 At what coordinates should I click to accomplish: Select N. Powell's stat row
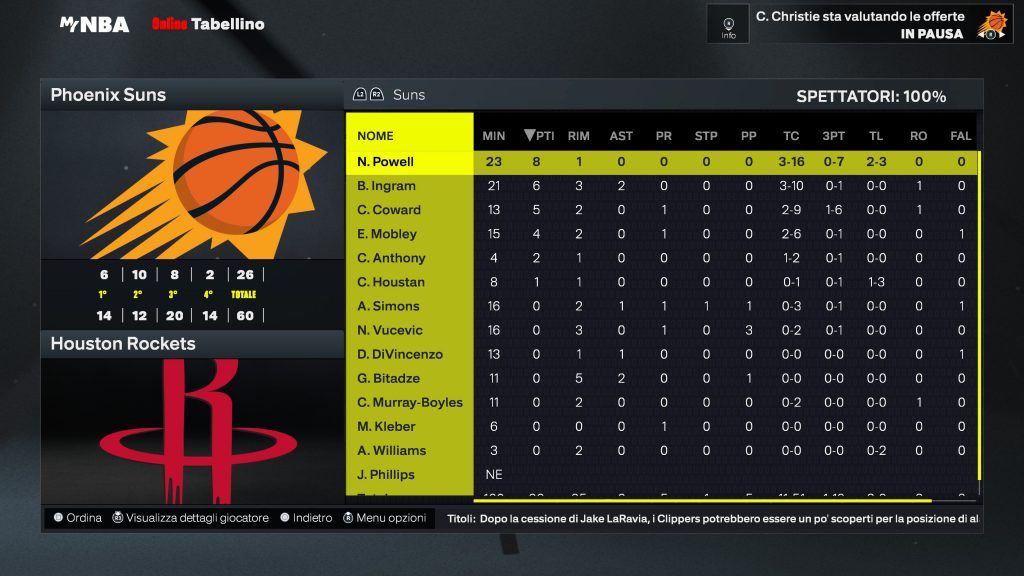point(386,162)
